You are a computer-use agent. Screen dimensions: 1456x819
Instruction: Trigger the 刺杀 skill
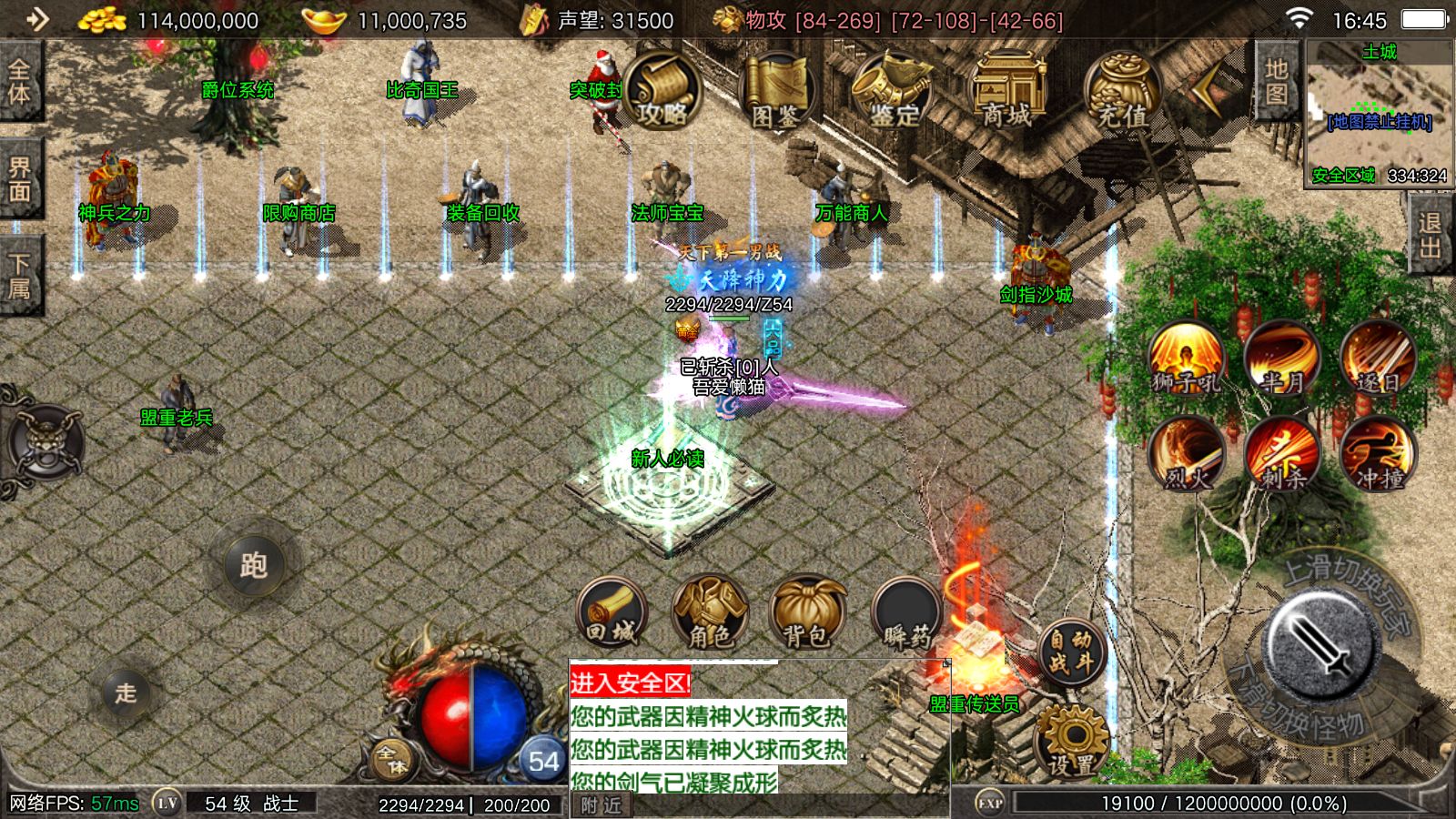(1282, 454)
